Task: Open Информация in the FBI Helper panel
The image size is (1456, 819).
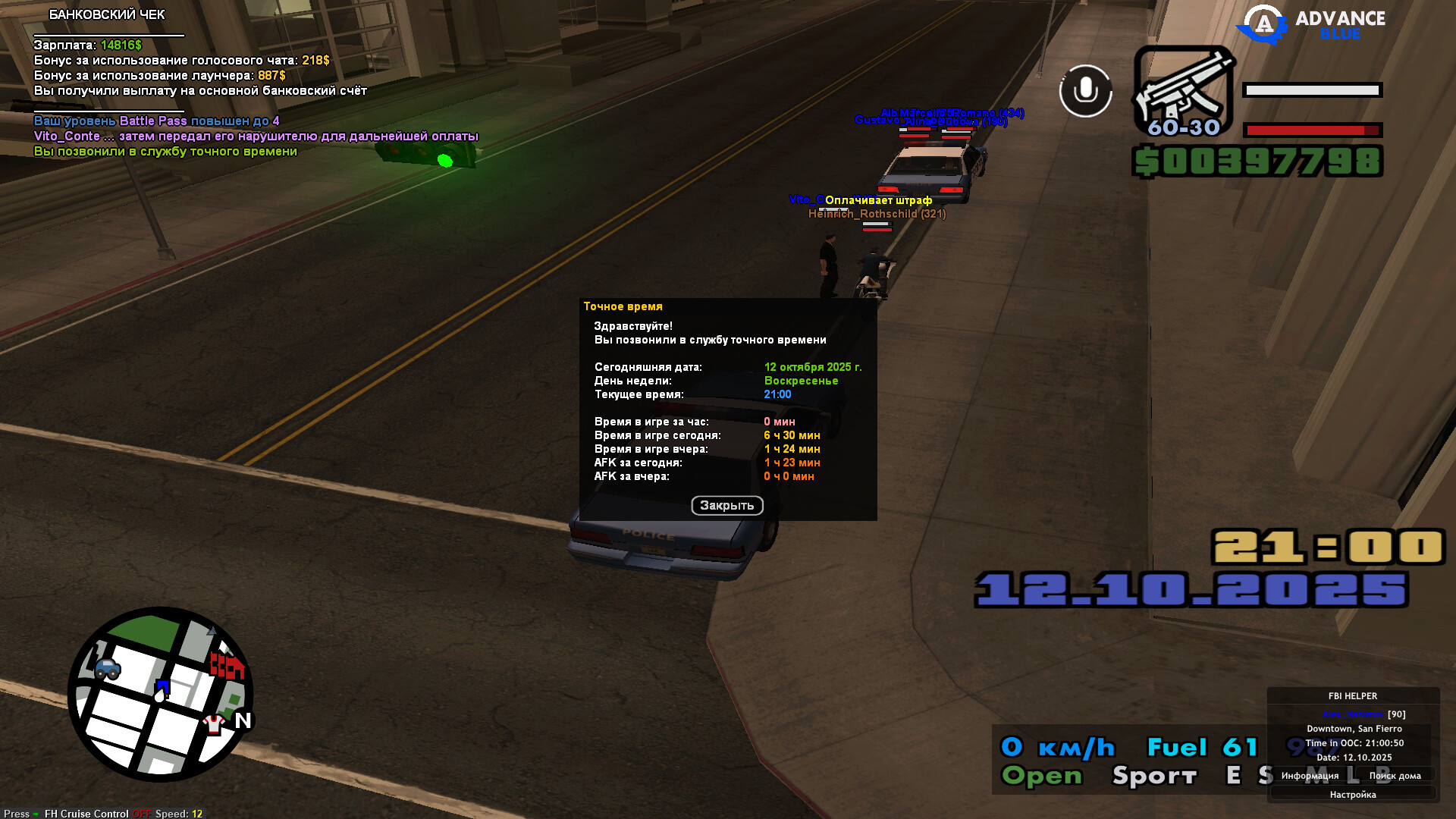Action: pos(1310,776)
